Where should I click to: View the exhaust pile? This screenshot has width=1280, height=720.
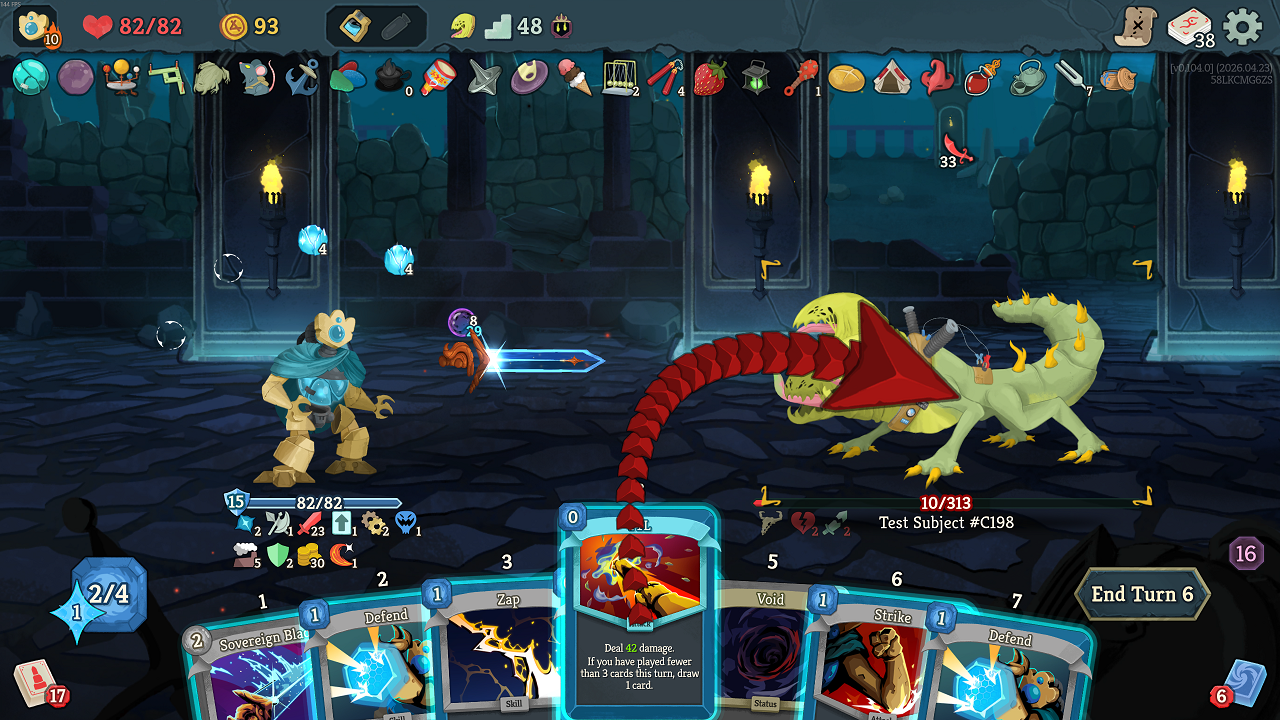click(x=1246, y=553)
